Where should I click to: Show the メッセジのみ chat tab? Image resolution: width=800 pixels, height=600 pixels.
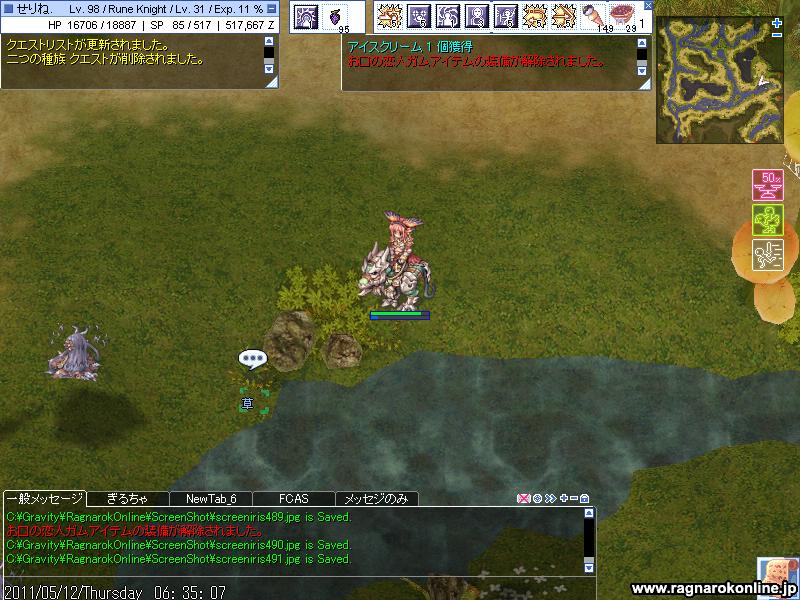pos(376,498)
